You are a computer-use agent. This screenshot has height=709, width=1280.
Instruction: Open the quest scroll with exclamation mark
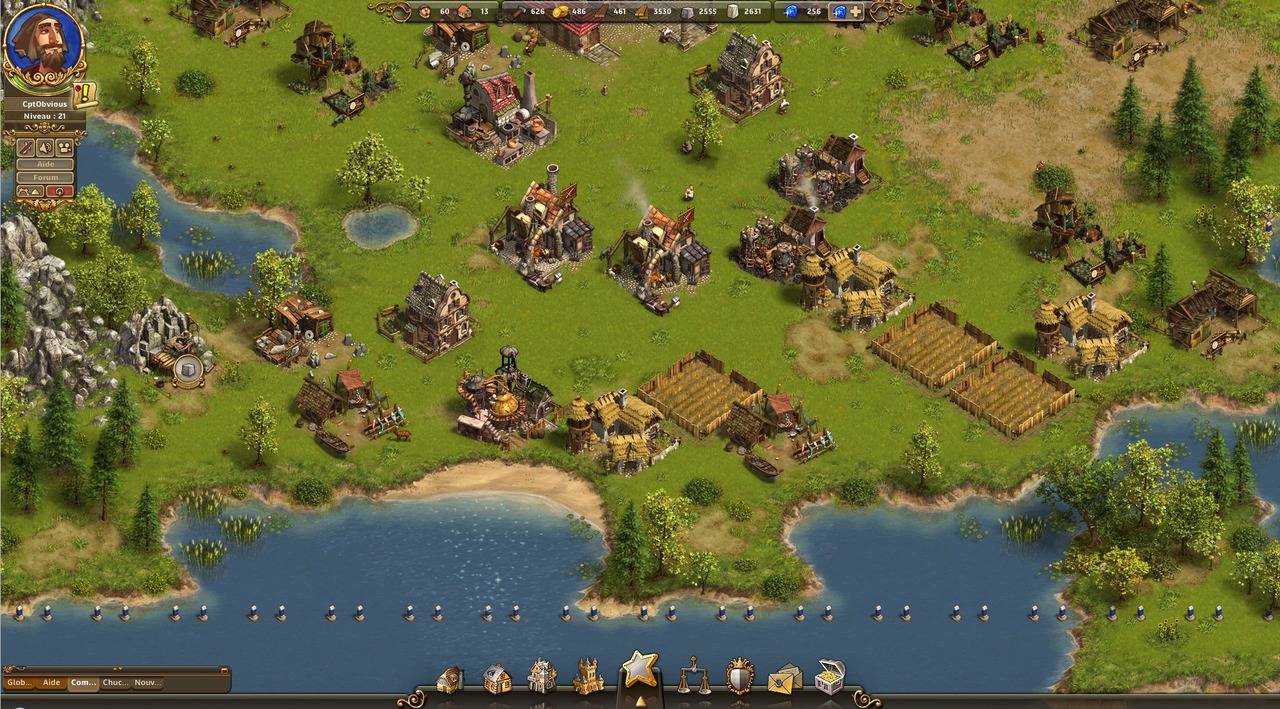coord(85,93)
